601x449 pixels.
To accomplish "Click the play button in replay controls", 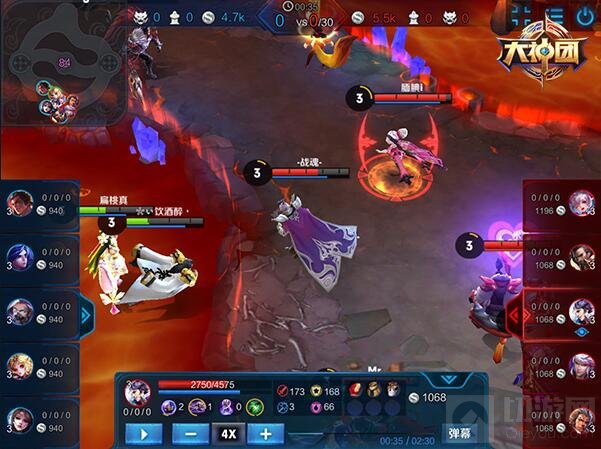I will [143, 434].
